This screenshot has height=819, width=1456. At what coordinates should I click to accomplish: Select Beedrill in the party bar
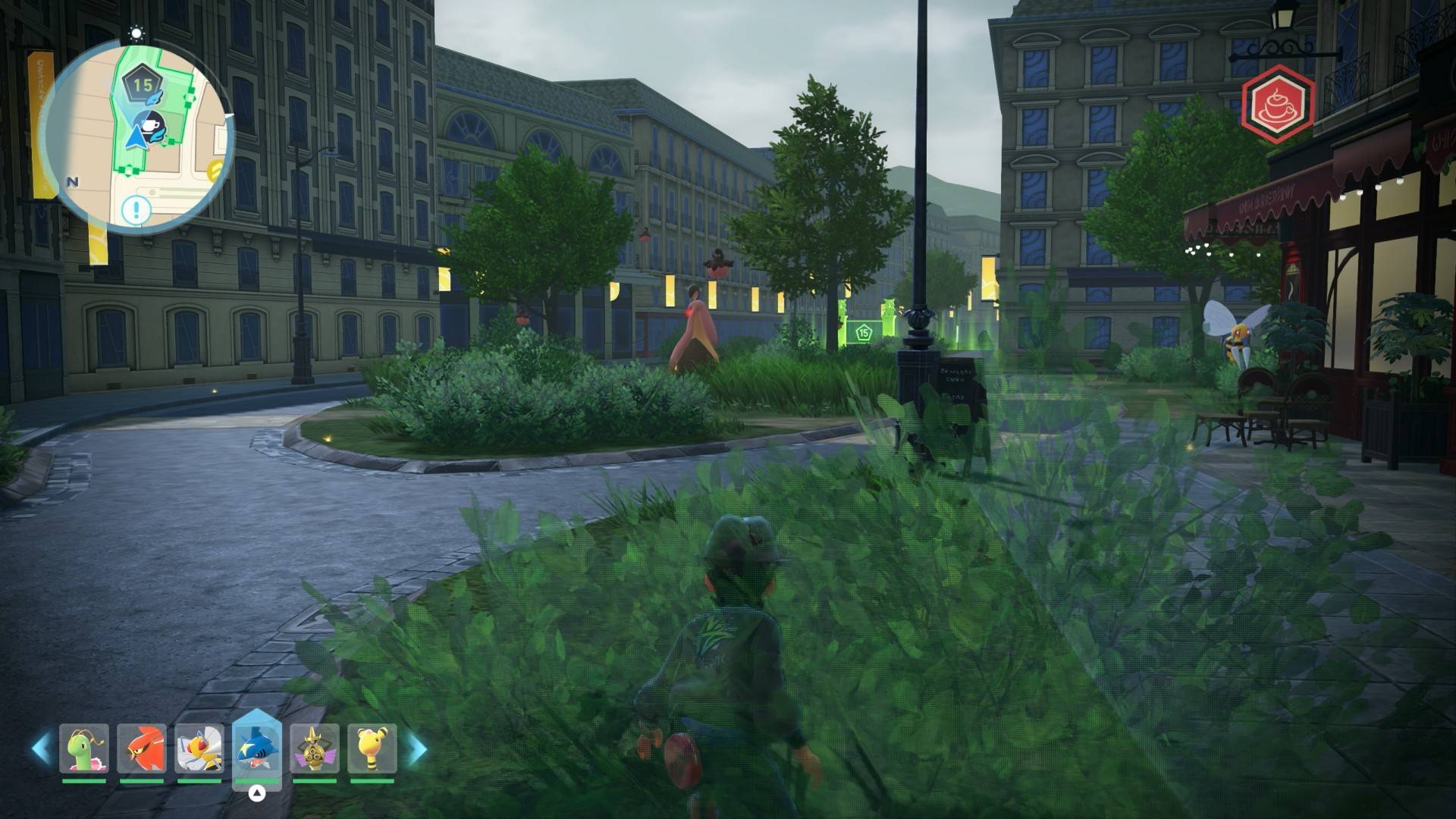[199, 748]
